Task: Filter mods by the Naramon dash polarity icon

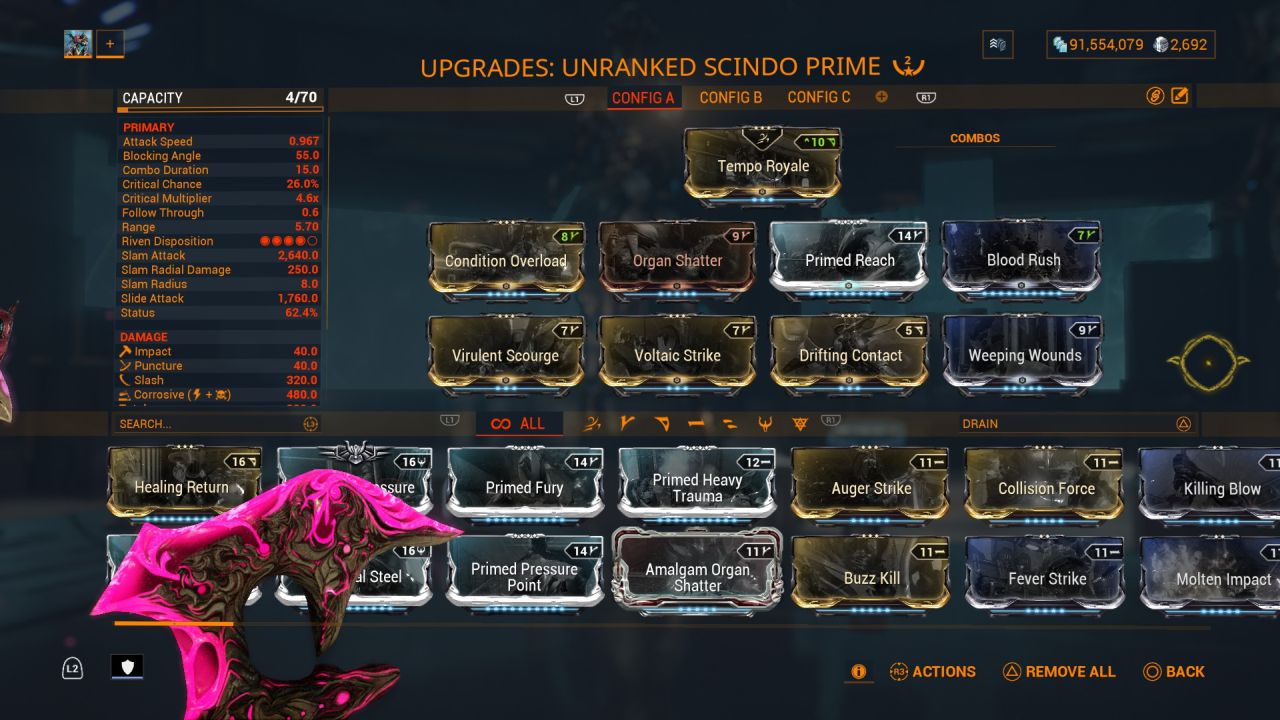Action: (x=695, y=423)
